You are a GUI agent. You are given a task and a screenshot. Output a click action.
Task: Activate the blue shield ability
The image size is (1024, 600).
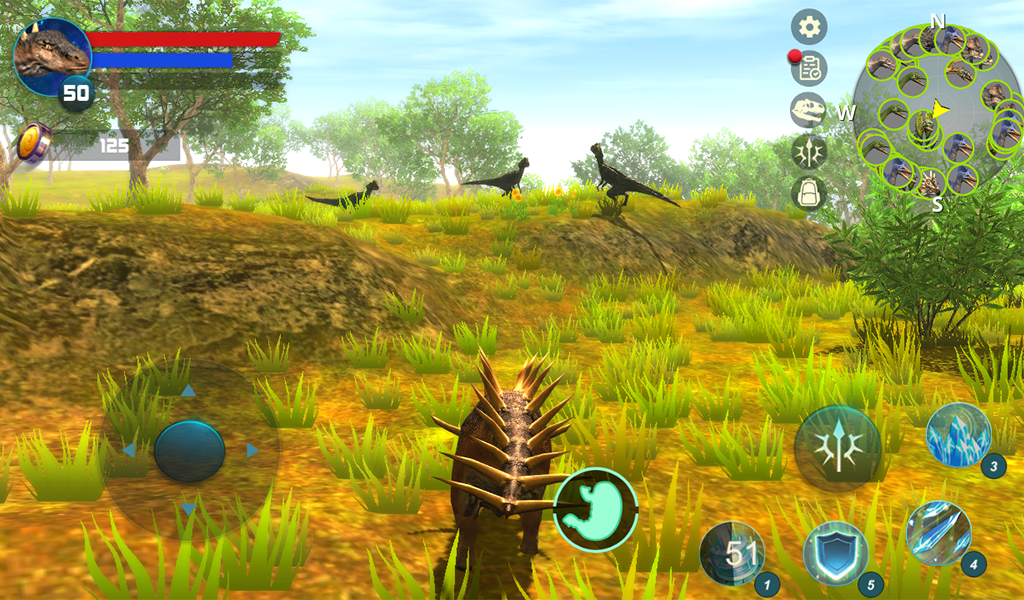(x=836, y=554)
